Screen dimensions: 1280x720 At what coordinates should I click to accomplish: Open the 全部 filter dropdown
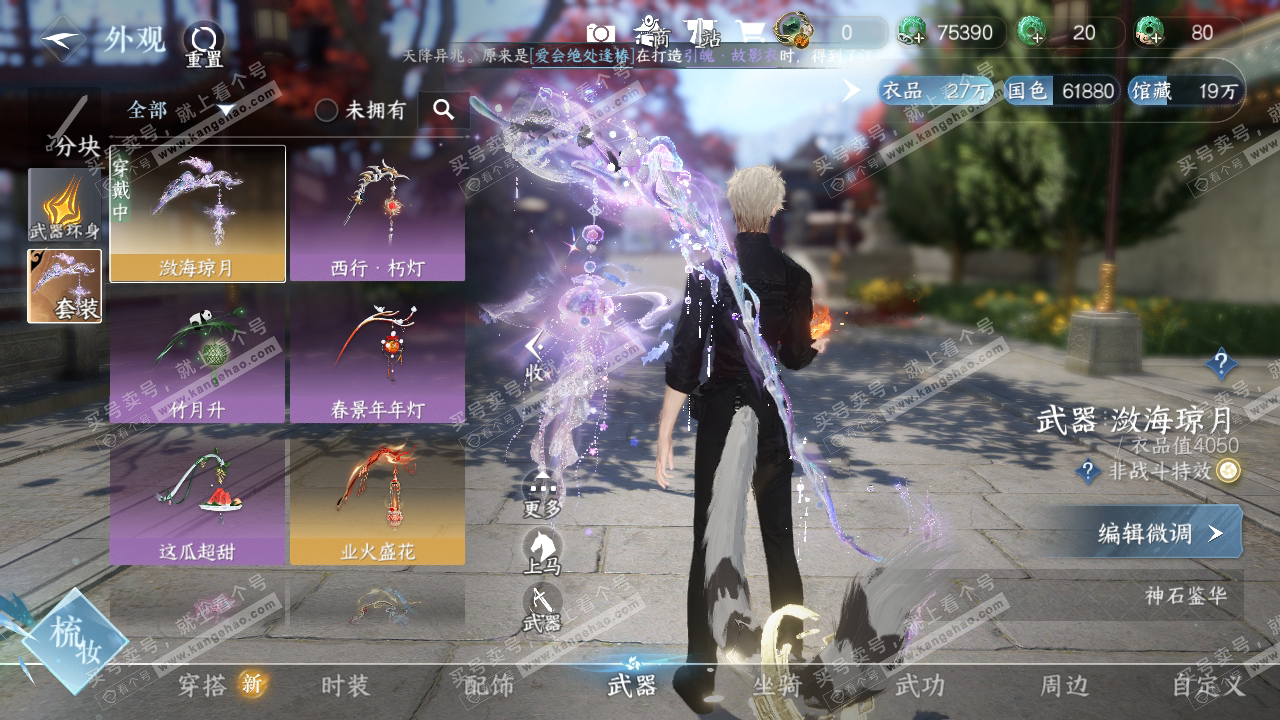[x=180, y=110]
